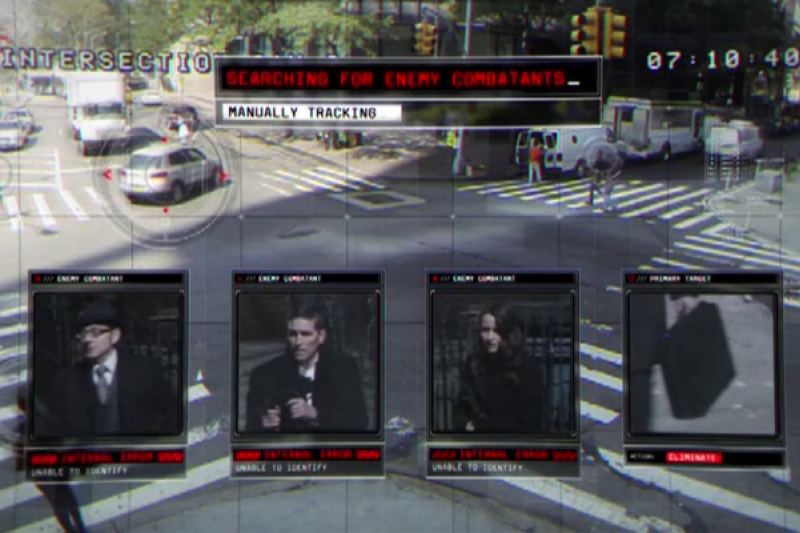This screenshot has width=800, height=533.
Task: Select the feed of the hatless man in a dark coat
Action: click(307, 364)
